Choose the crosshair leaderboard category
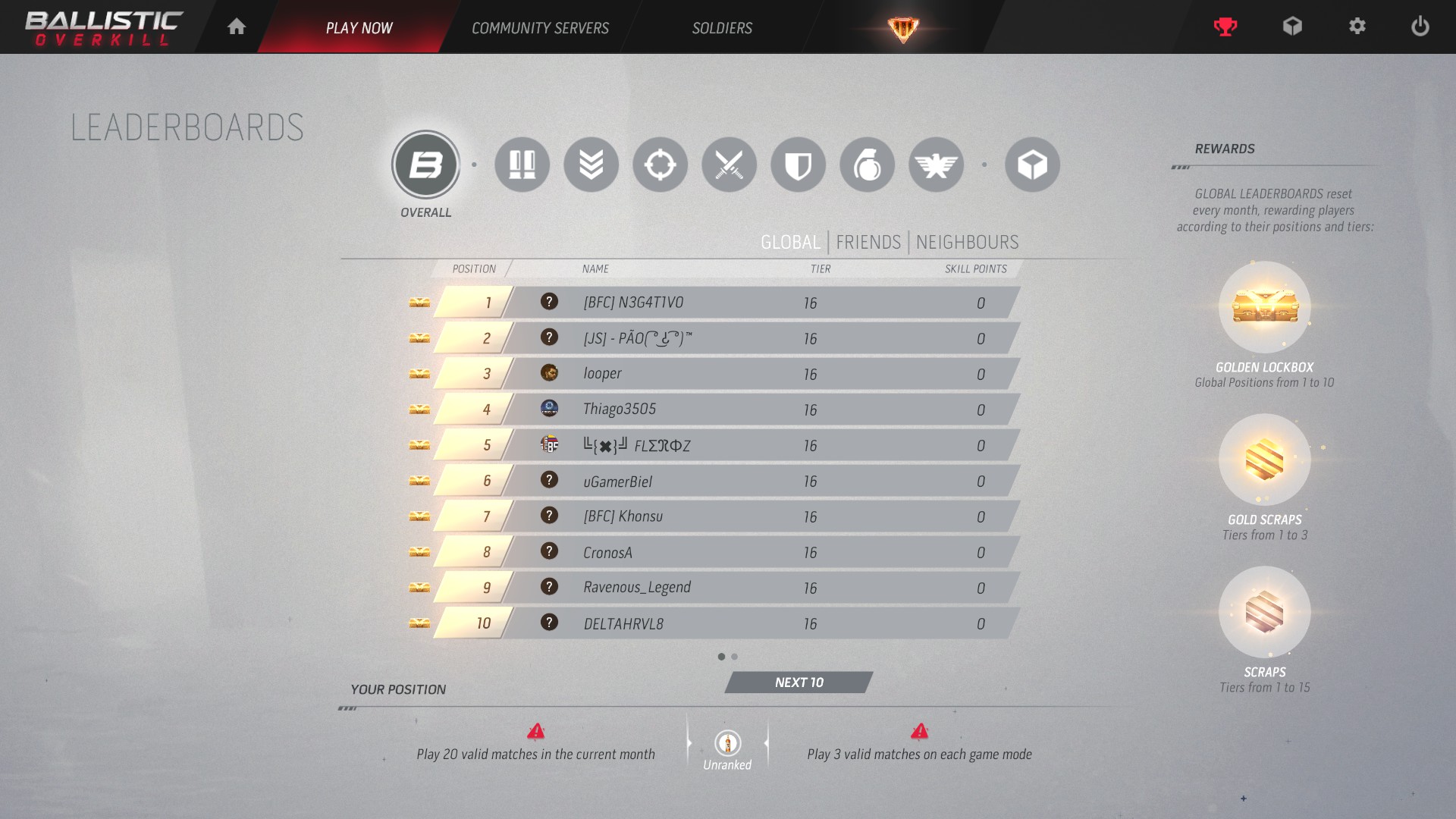 coord(660,165)
